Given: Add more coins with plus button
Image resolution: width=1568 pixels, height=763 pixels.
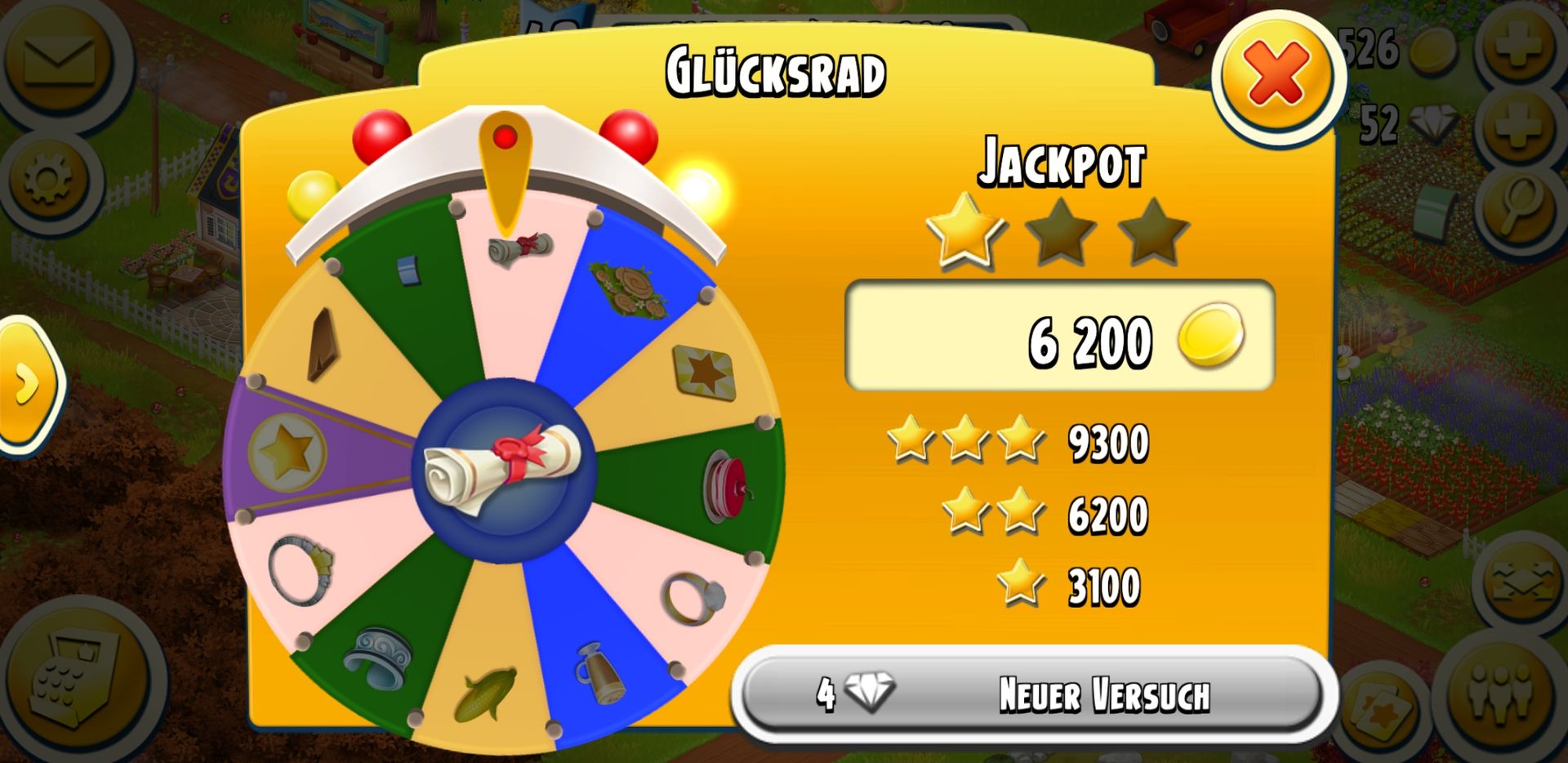Looking at the screenshot, I should click(1519, 46).
